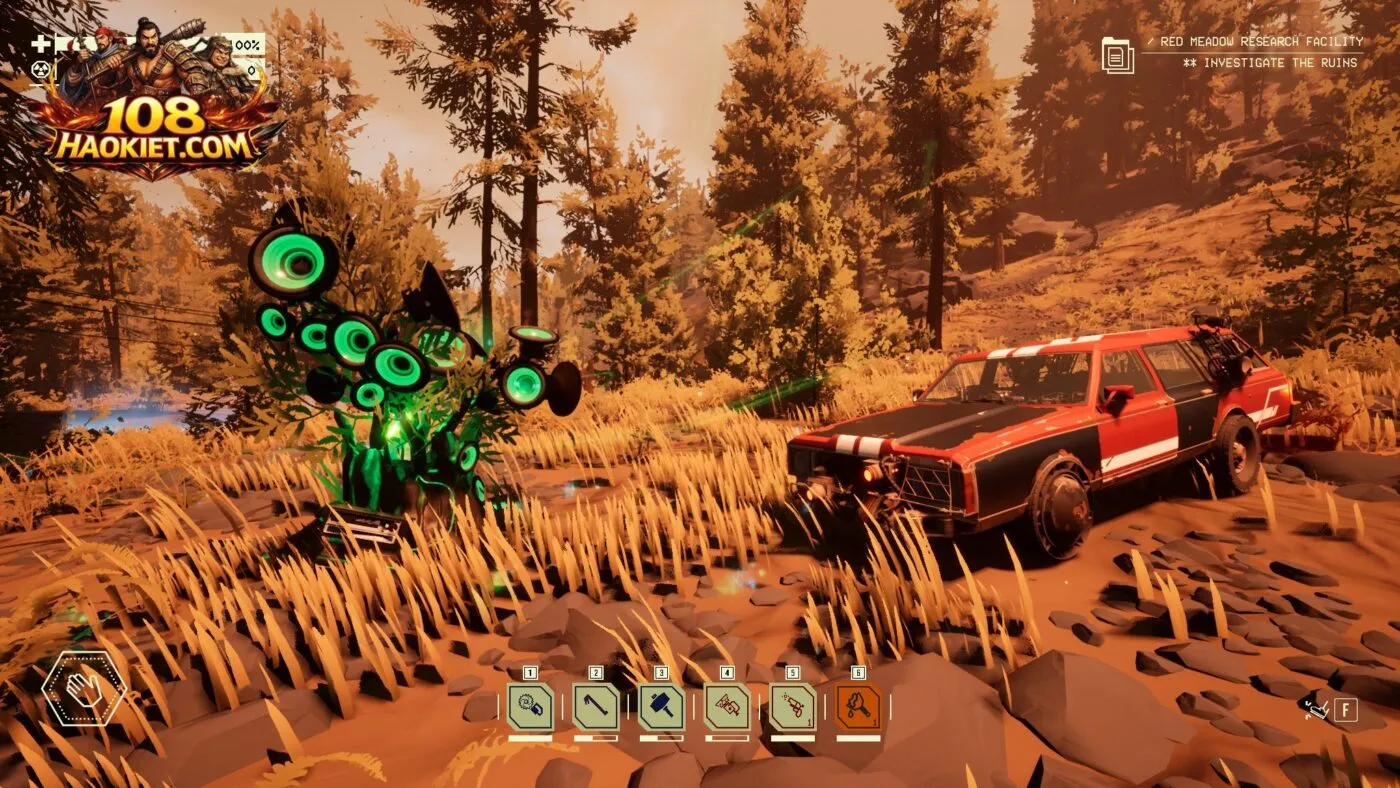The height and width of the screenshot is (788, 1400).
Task: Select the Scrapper saw tool in the hotbar
Action: [530, 707]
